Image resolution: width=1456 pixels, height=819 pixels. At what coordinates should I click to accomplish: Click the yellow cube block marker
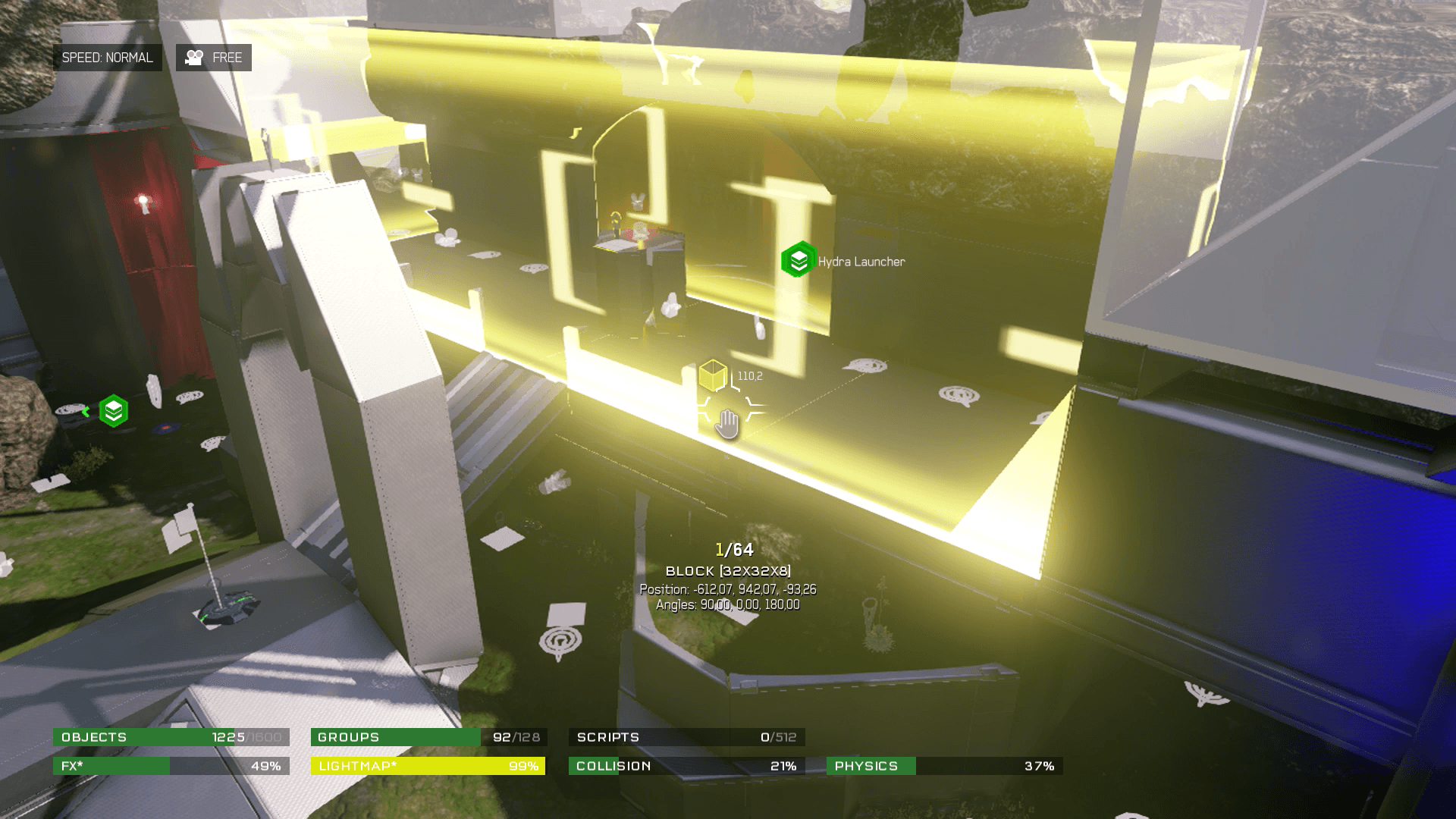click(713, 375)
